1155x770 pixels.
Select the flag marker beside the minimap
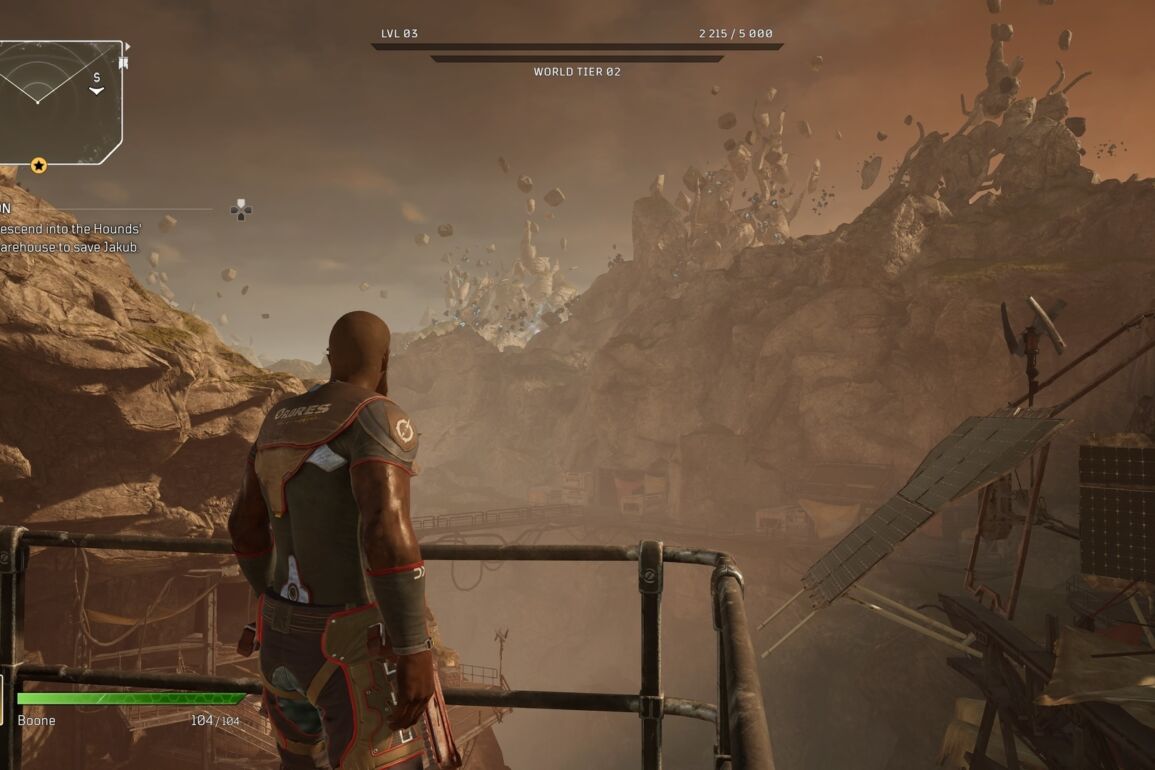pyautogui.click(x=123, y=63)
